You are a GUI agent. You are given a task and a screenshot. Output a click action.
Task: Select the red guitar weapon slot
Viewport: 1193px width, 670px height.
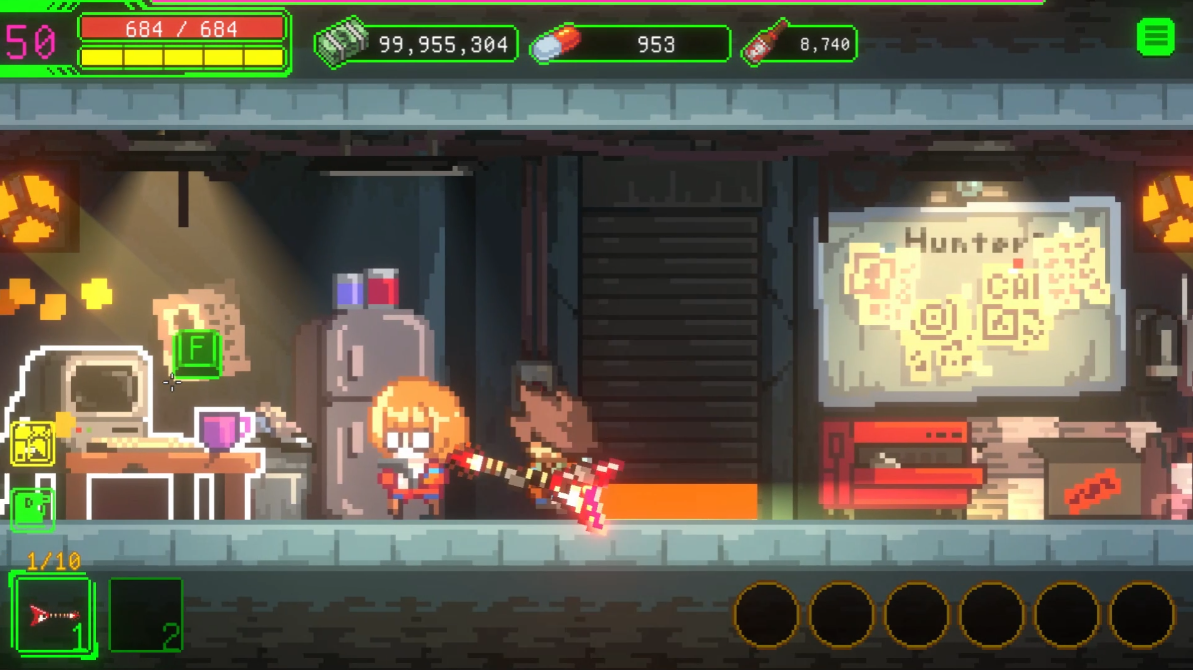pyautogui.click(x=53, y=614)
